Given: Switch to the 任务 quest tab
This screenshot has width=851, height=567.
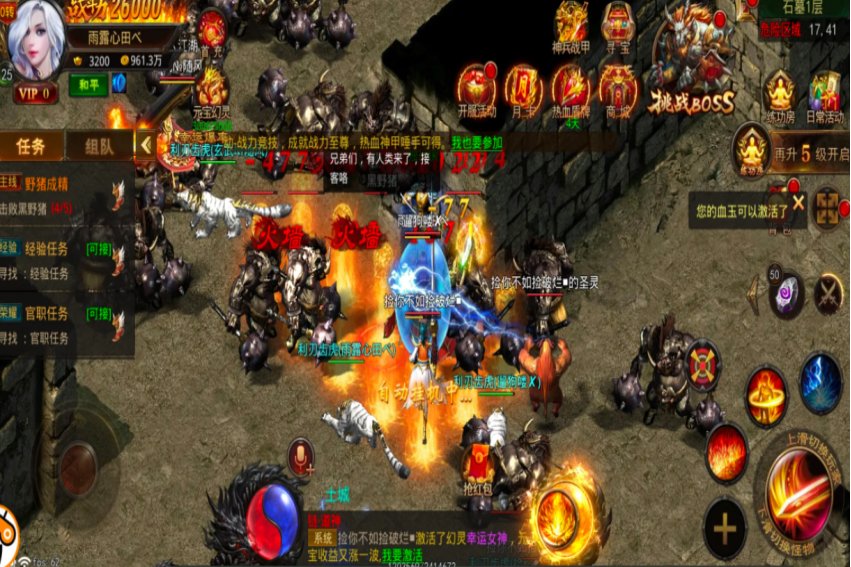Looking at the screenshot, I should [31, 146].
